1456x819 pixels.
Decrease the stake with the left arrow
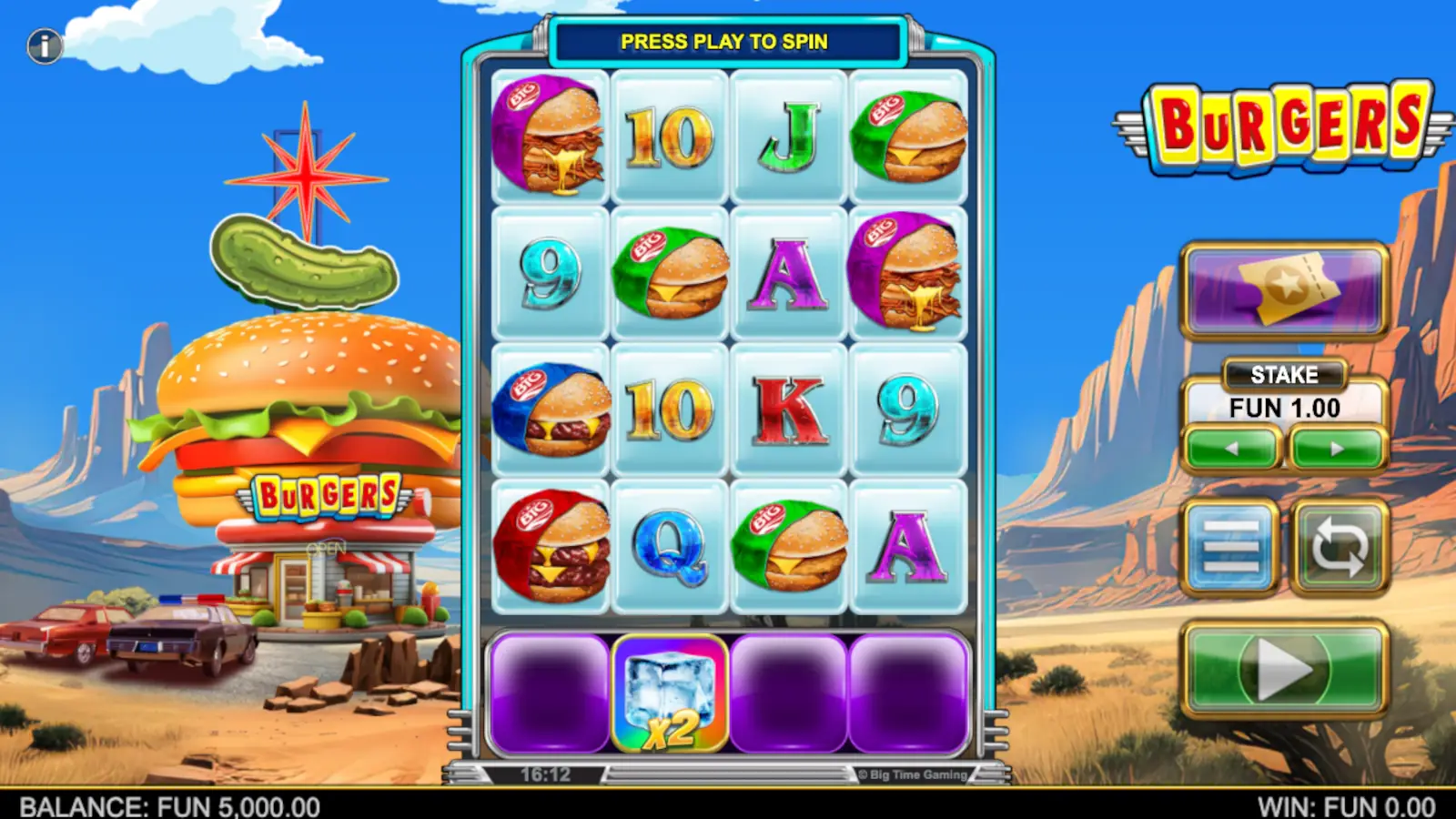(1230, 447)
